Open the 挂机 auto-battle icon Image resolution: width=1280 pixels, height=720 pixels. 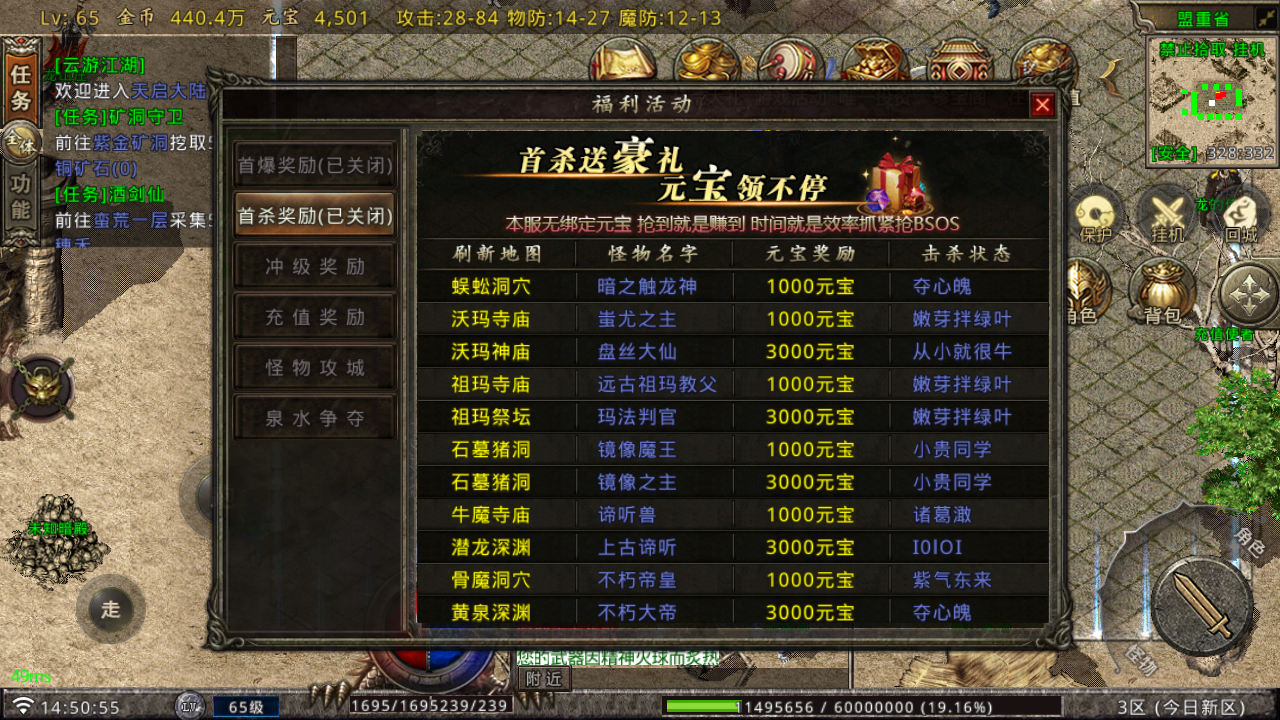click(x=1167, y=213)
